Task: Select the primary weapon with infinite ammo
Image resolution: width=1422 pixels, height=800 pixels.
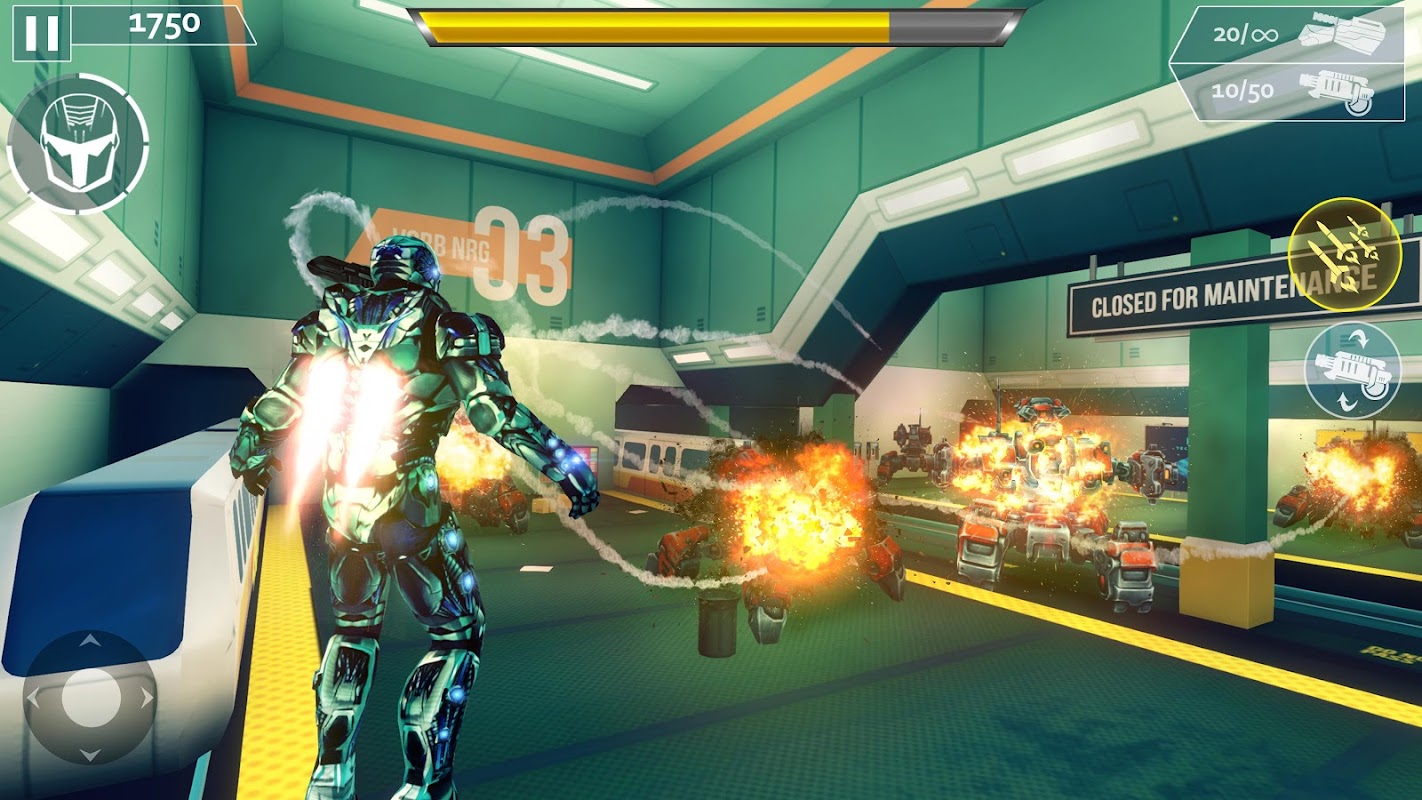Action: [1290, 36]
